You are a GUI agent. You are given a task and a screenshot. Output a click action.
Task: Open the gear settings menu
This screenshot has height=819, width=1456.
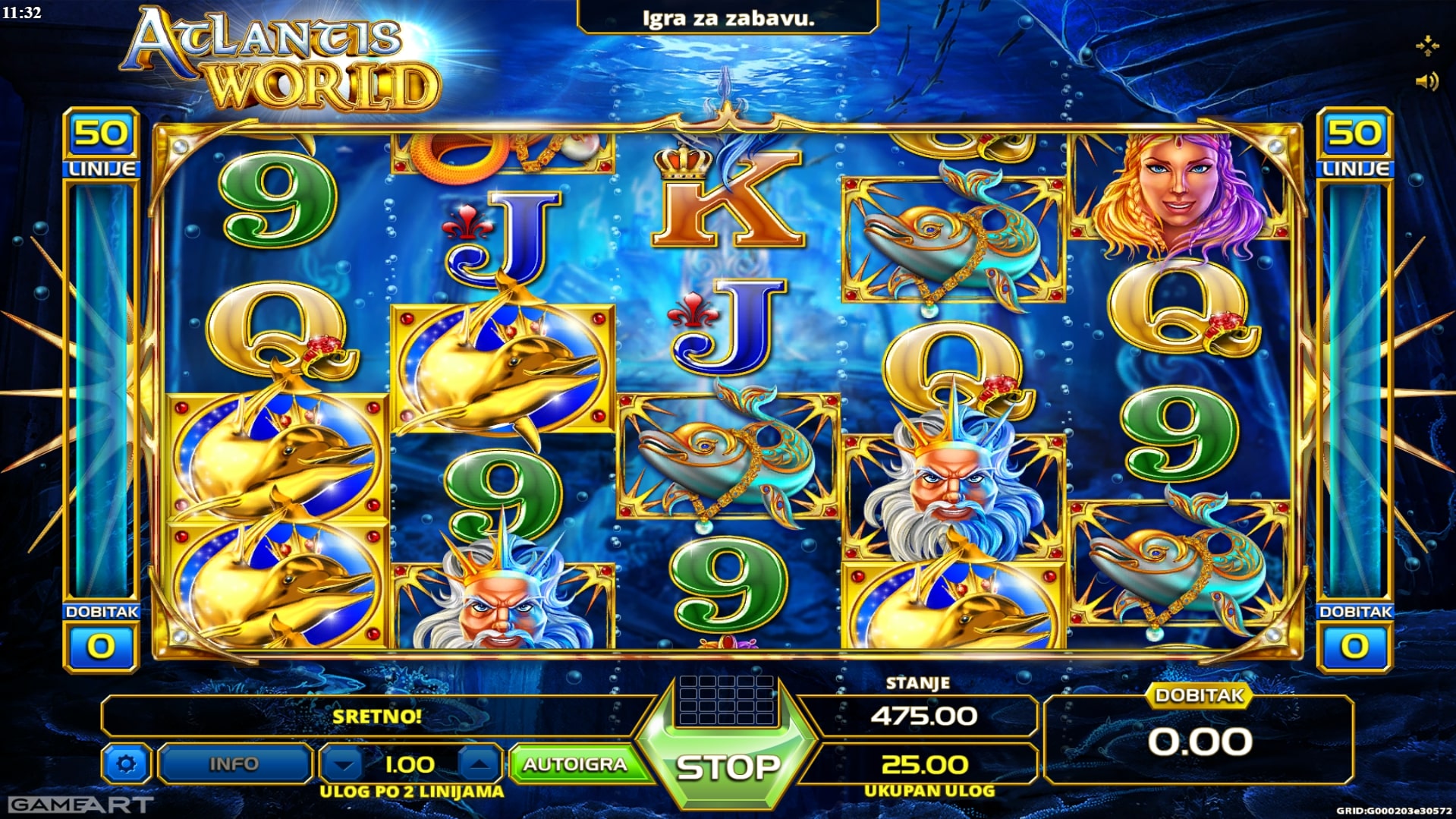(x=127, y=764)
